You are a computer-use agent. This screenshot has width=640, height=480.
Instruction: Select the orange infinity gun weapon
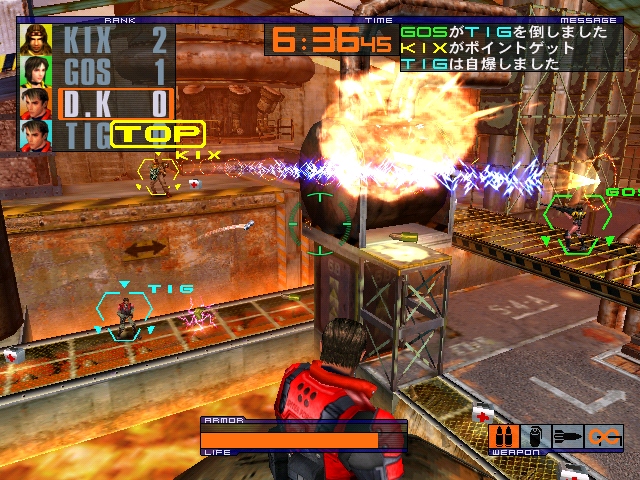pos(604,436)
